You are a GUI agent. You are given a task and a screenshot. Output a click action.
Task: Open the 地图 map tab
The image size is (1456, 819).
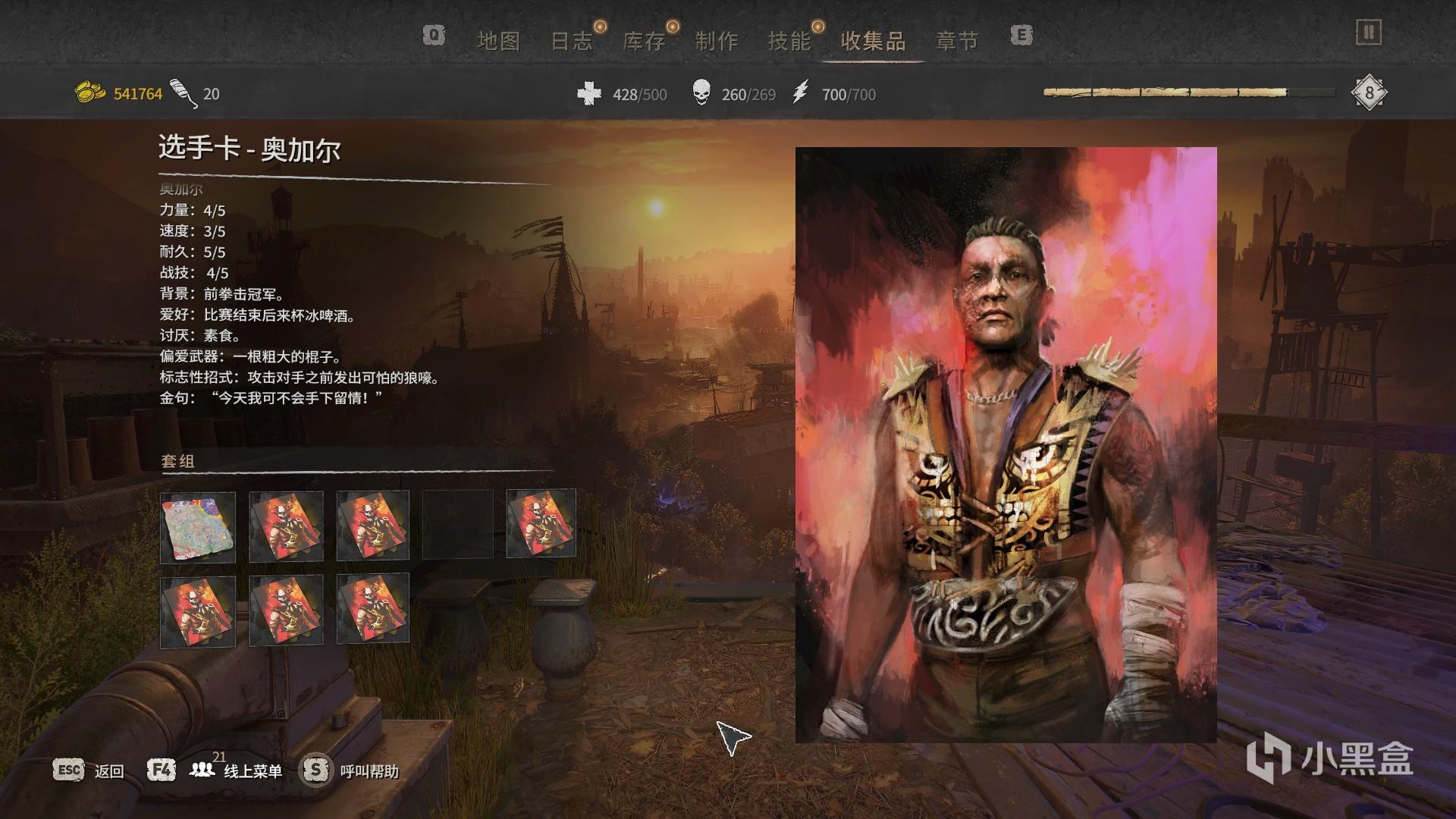coord(498,41)
